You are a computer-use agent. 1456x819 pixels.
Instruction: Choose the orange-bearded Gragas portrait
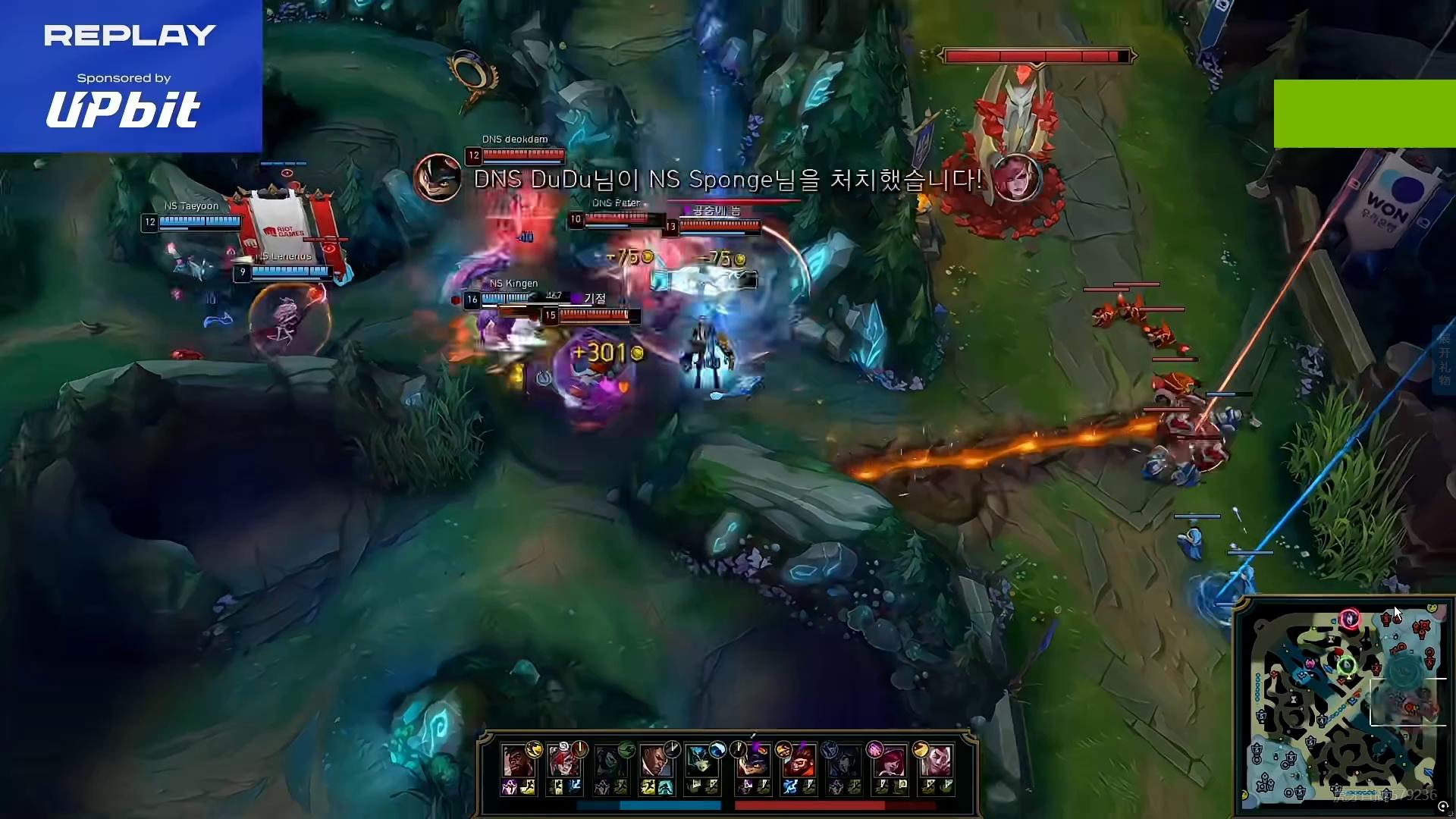click(798, 760)
